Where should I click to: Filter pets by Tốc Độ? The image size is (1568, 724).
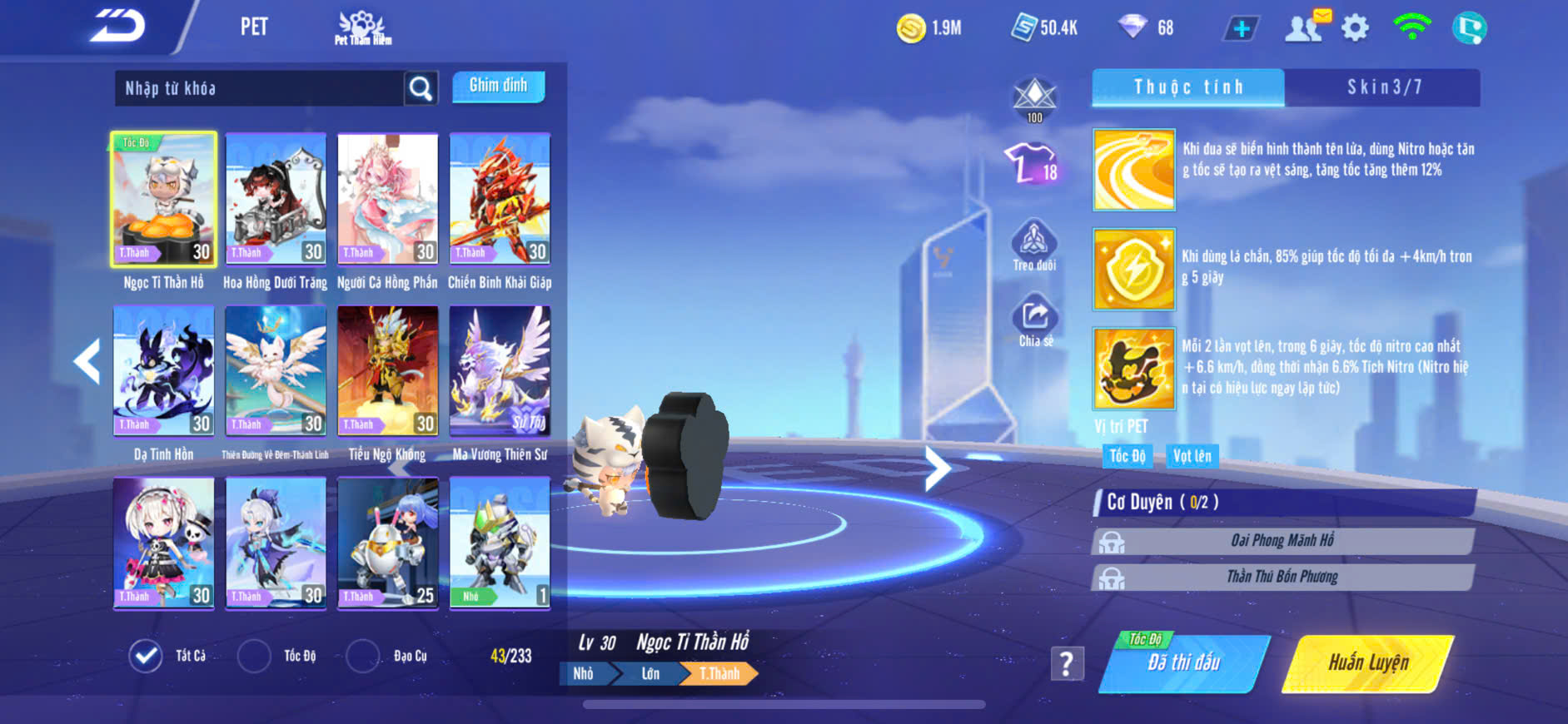point(255,656)
